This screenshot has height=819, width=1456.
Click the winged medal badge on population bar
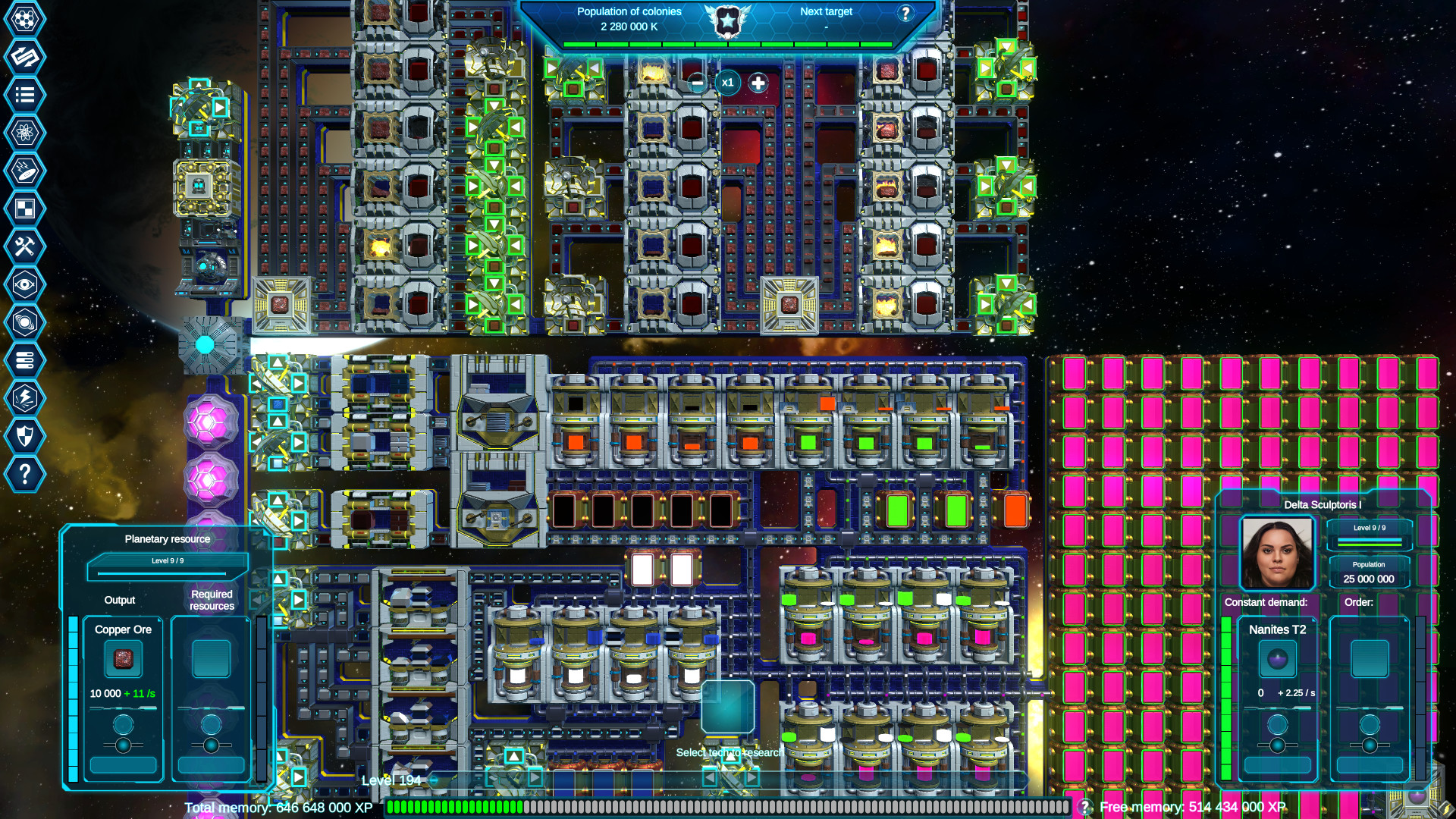[726, 20]
